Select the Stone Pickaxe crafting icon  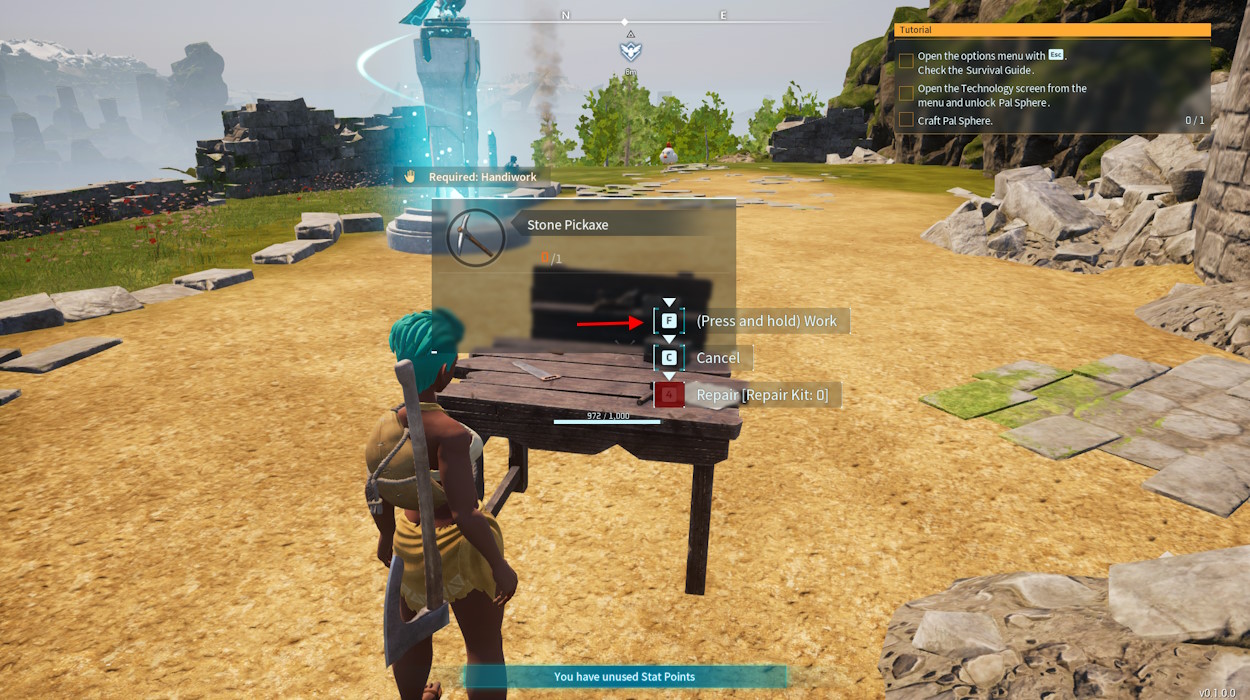pos(475,238)
